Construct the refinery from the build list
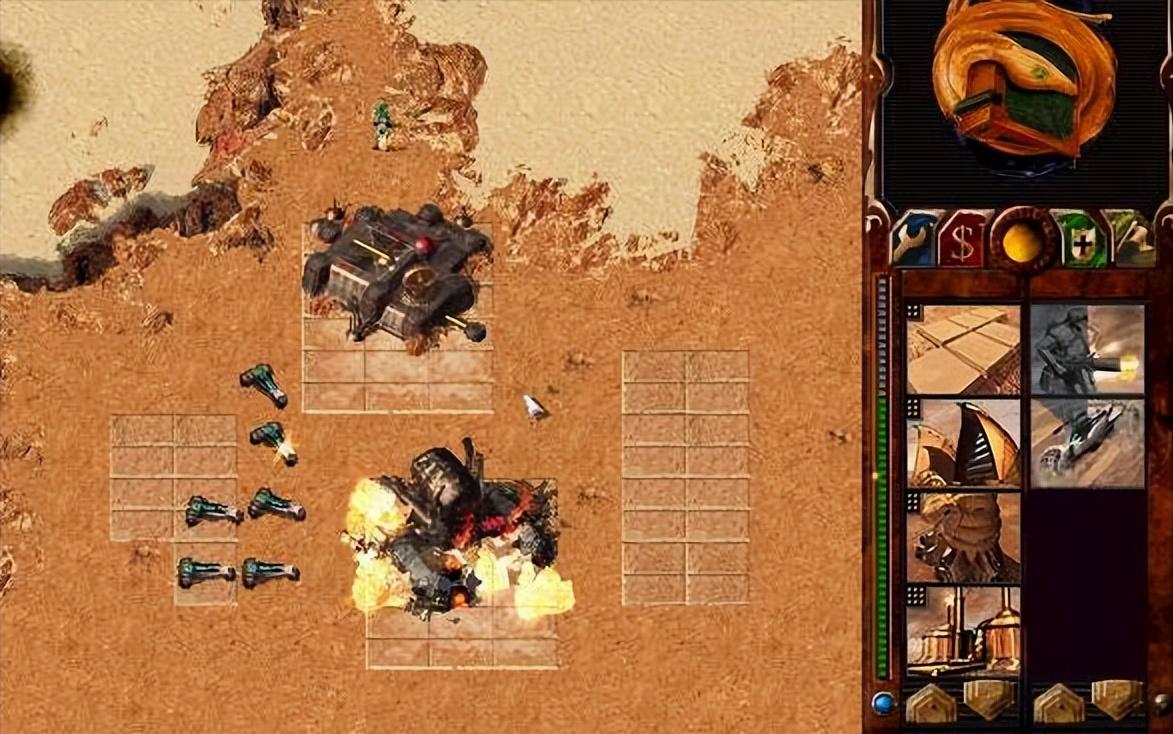The width and height of the screenshot is (1173, 734). [964, 630]
